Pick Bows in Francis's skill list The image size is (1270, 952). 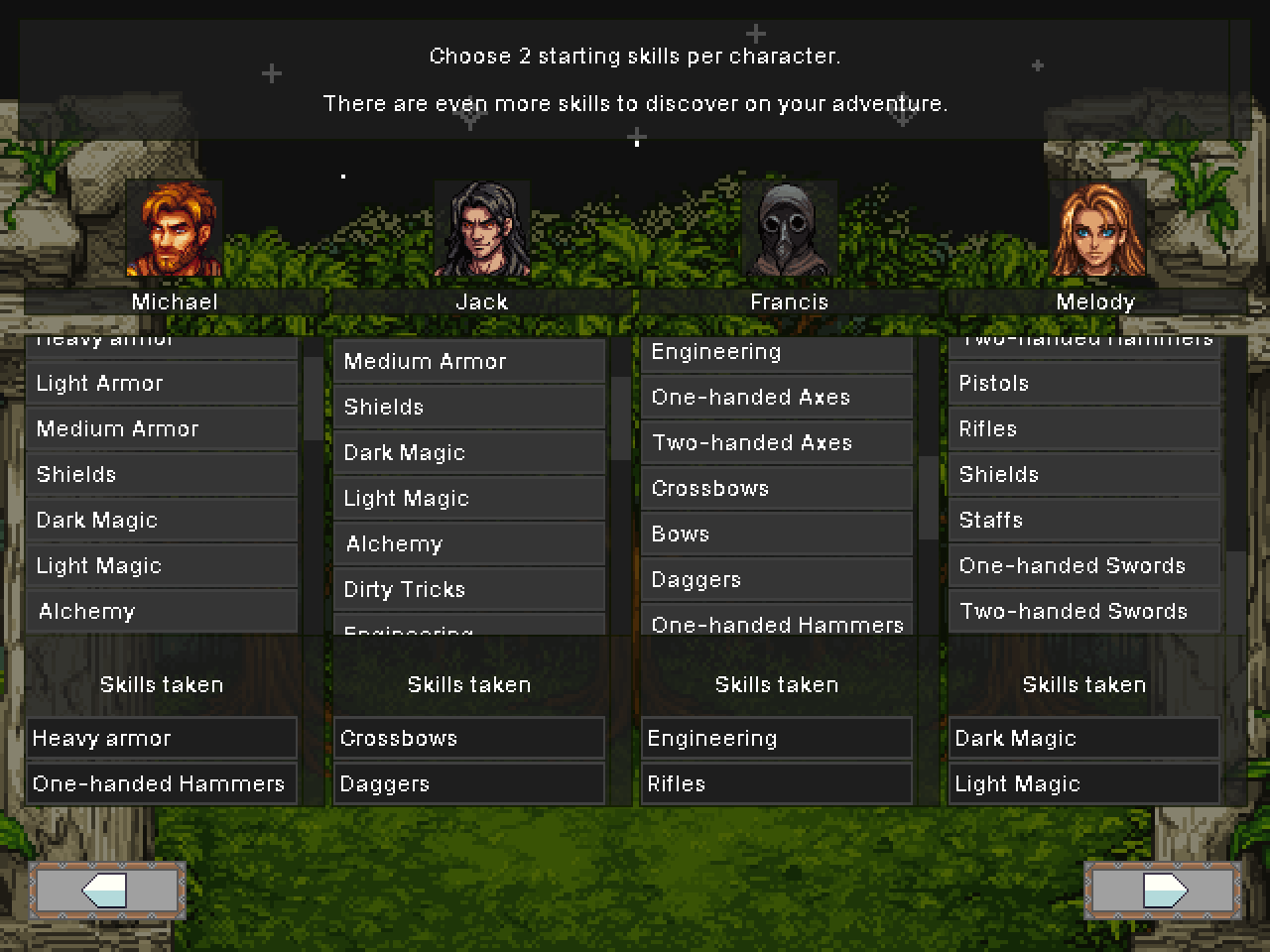tap(777, 535)
